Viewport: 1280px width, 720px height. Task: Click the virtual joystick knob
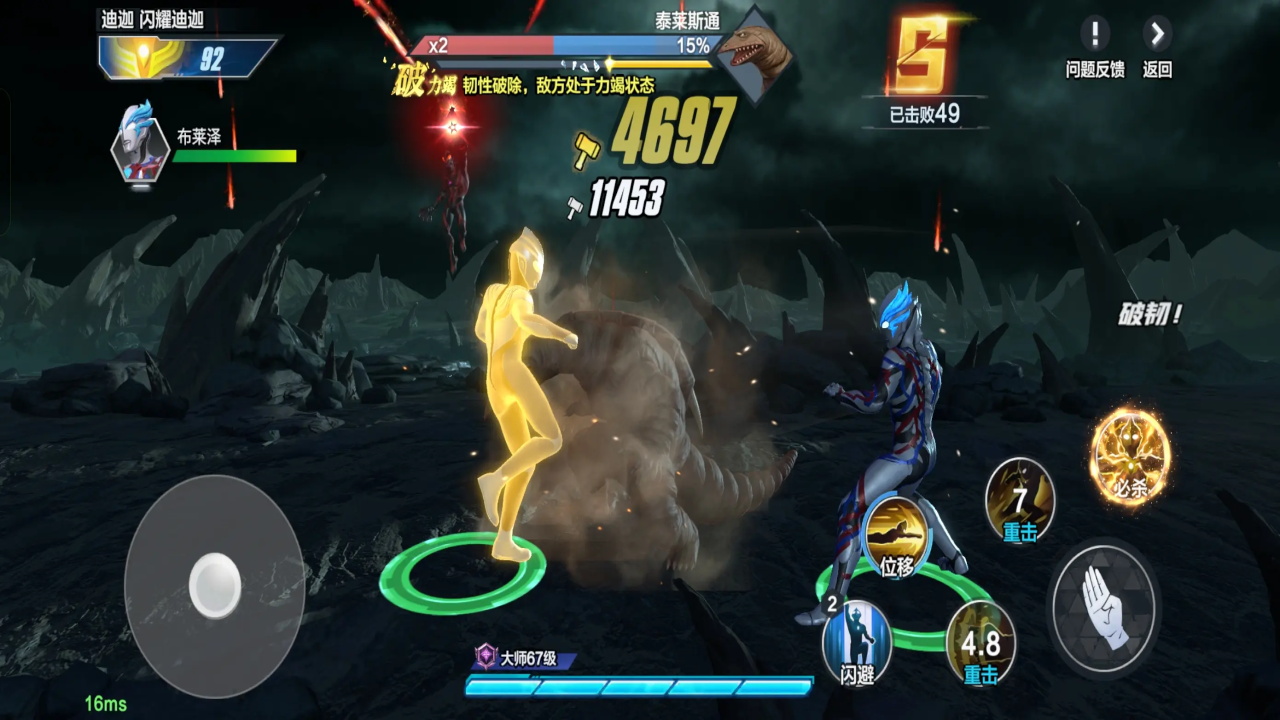pos(215,585)
